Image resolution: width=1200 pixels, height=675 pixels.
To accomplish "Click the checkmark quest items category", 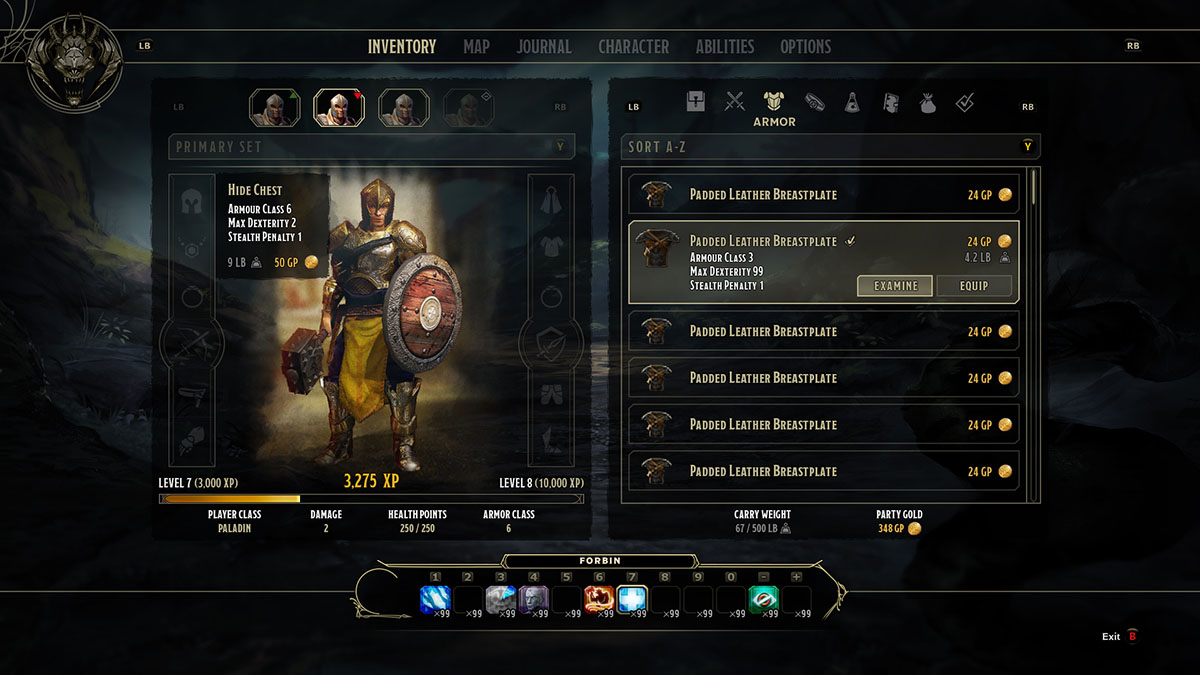I will (x=965, y=102).
